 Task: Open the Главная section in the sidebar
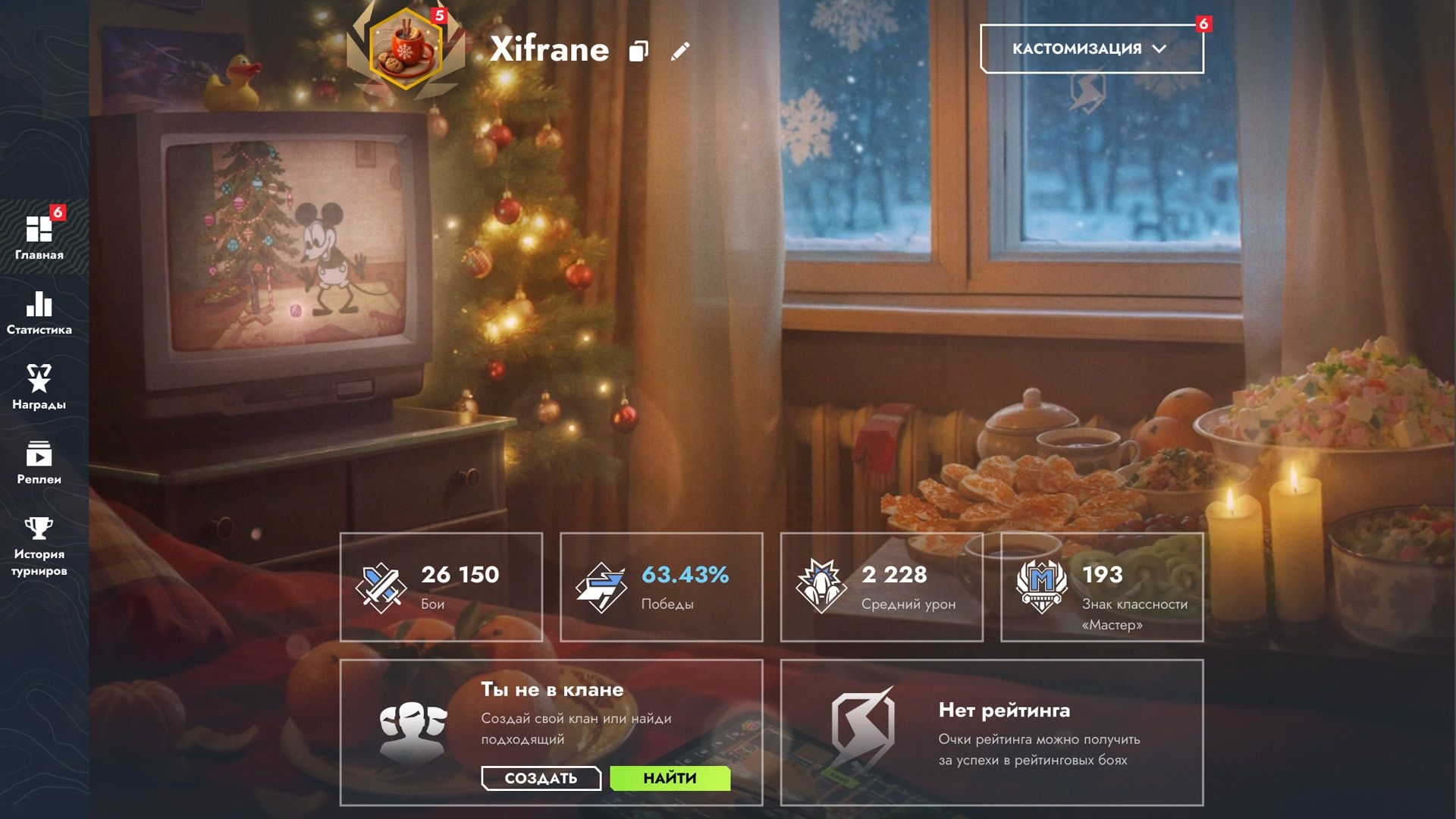(x=39, y=237)
